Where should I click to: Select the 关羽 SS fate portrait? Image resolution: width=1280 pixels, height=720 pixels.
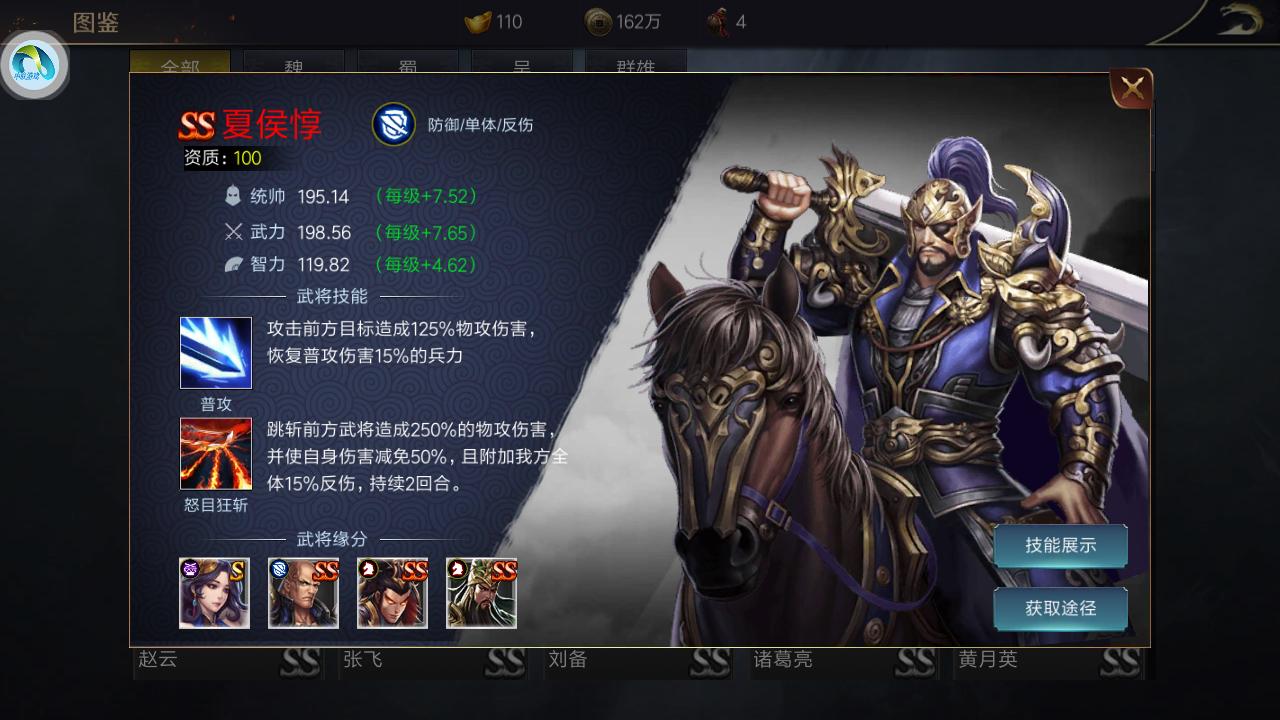[x=481, y=593]
